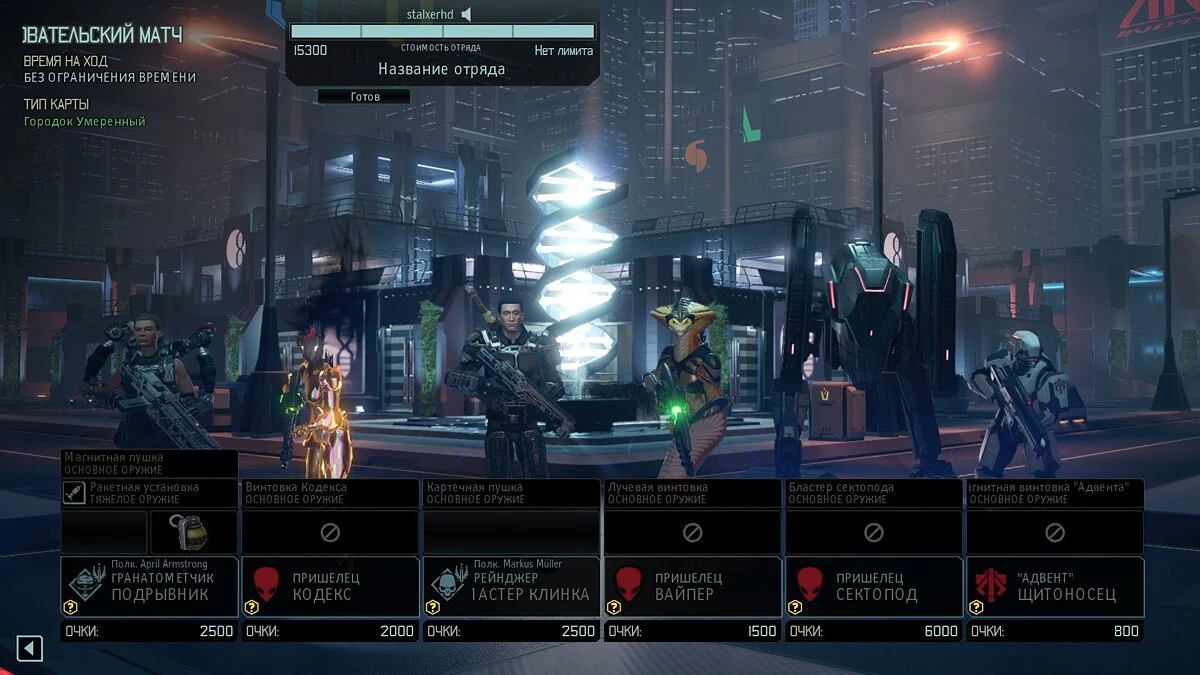Choose the Пришелец Кодекс unit card

pos(330,587)
